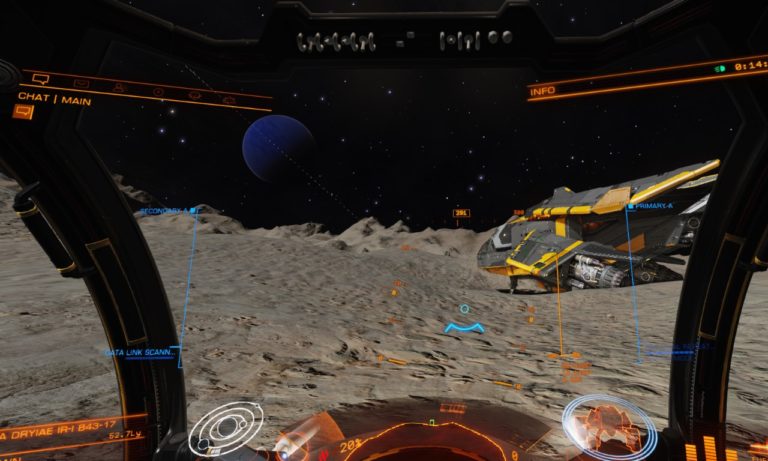Target the Data Link Scanner label

coord(140,352)
